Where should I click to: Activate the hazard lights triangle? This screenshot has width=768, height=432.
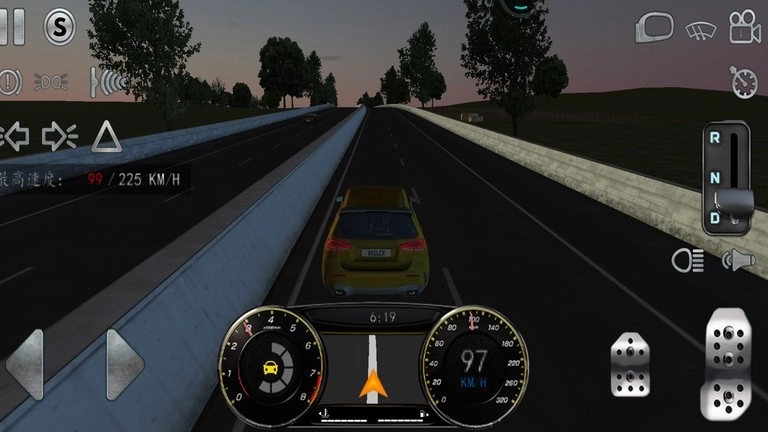click(x=106, y=135)
